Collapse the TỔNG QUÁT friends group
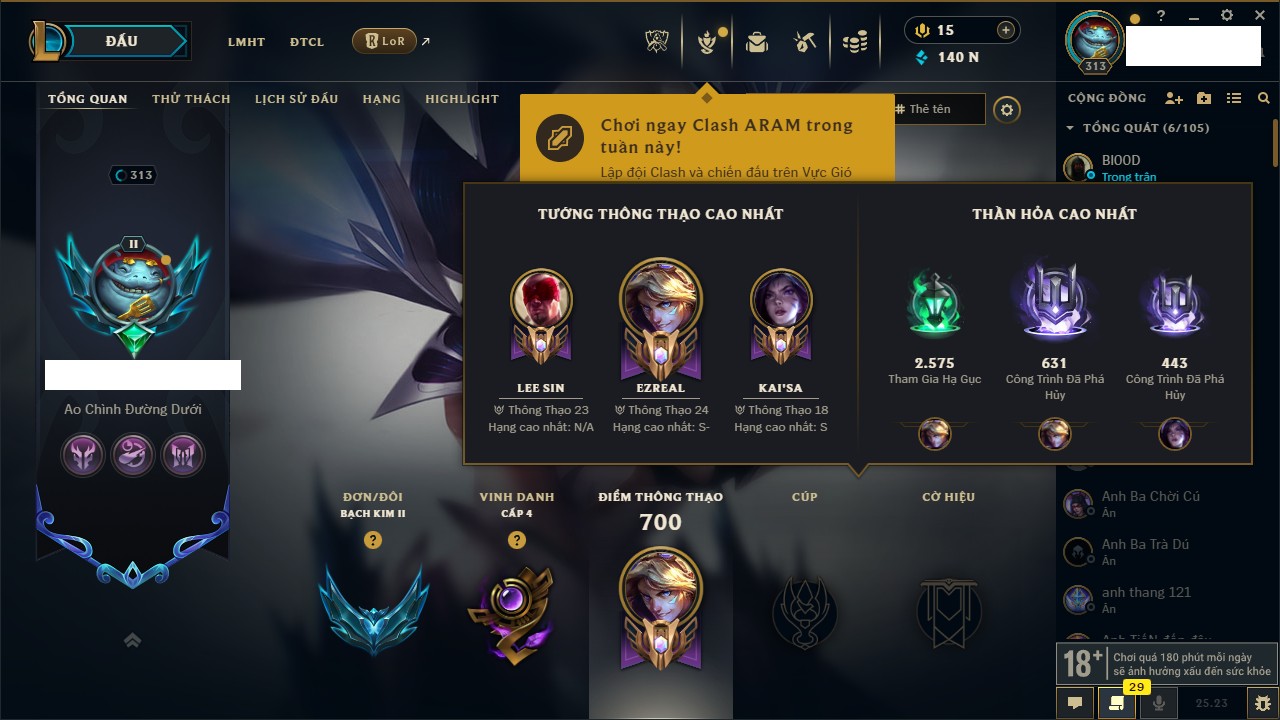The width and height of the screenshot is (1280, 720). (1071, 128)
